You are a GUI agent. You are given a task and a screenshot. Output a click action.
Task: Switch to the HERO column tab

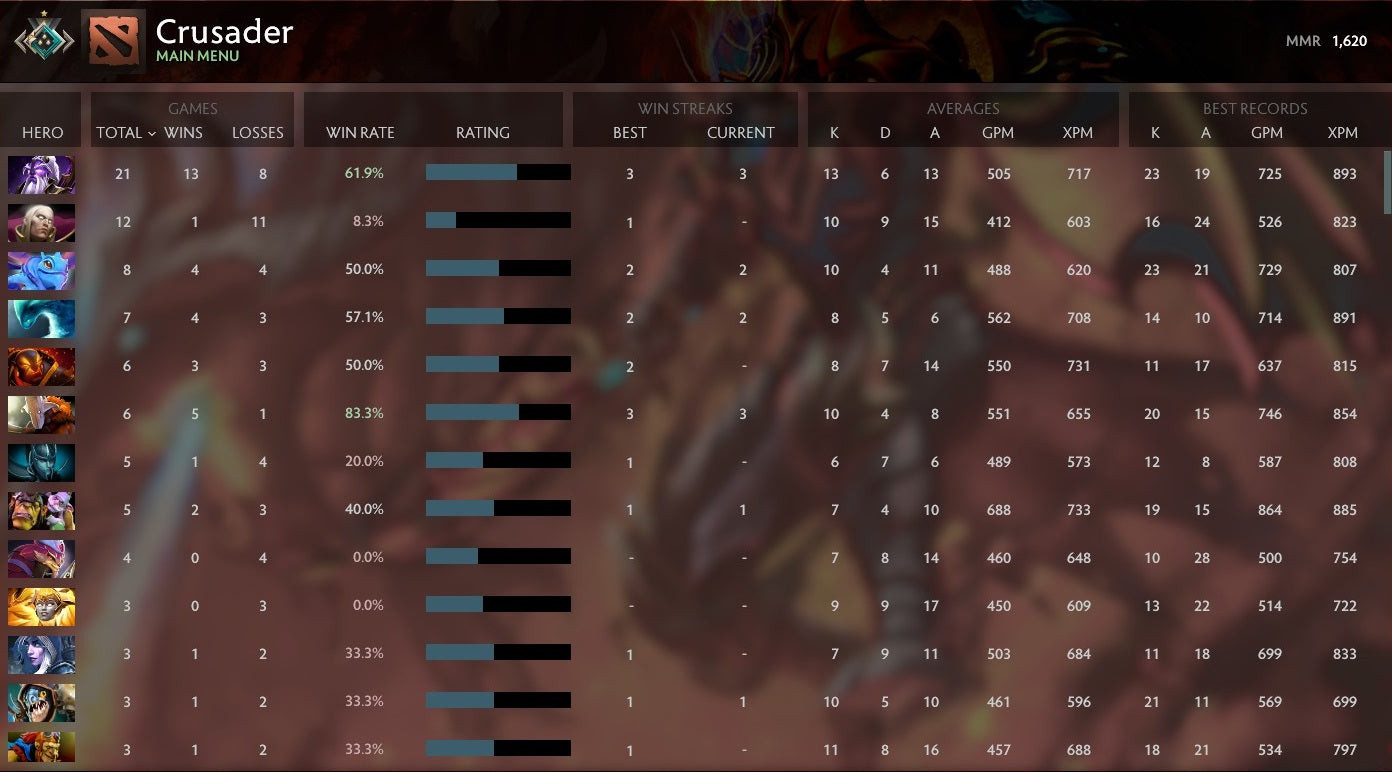pyautogui.click(x=41, y=133)
